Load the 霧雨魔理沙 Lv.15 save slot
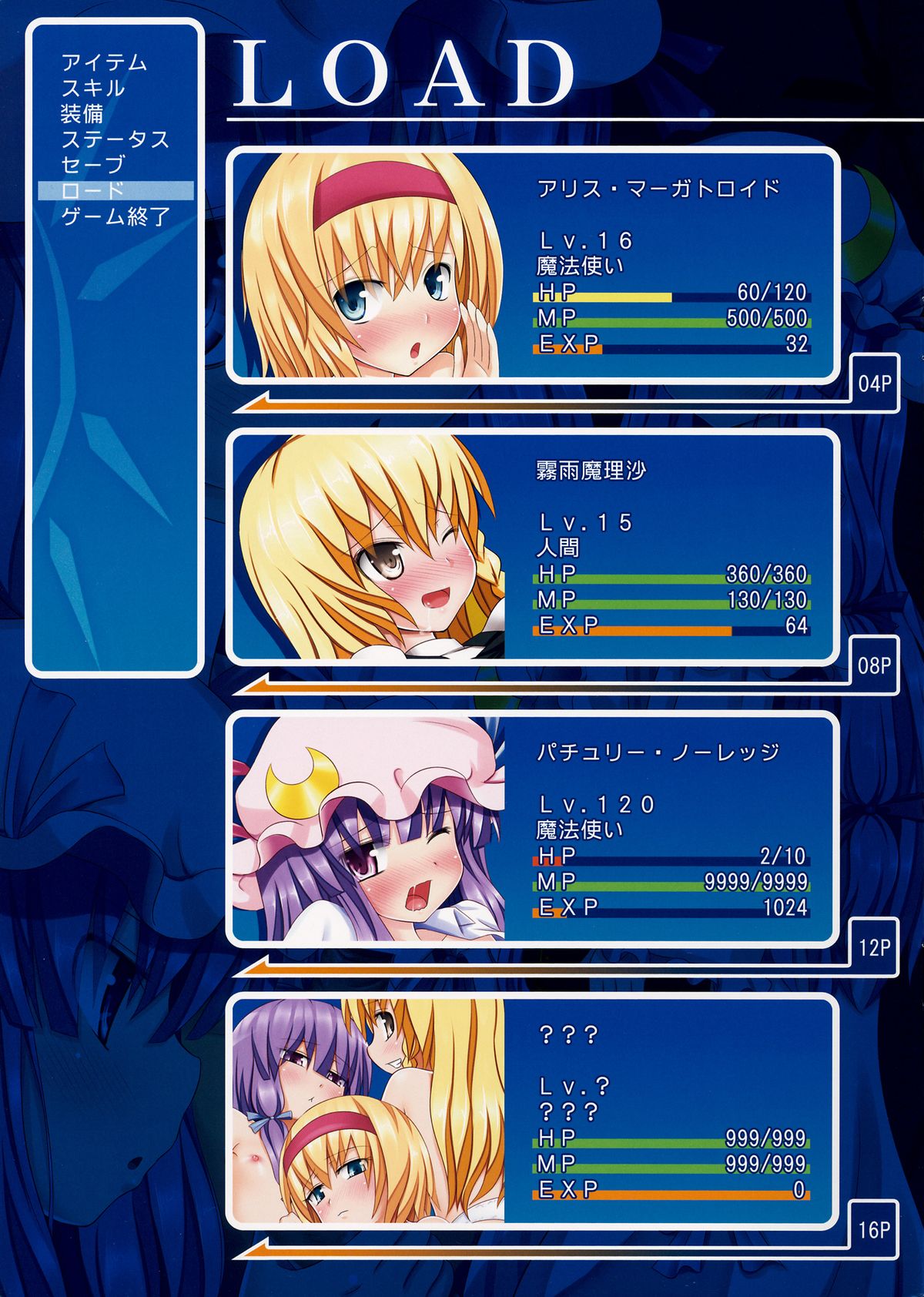This screenshot has height=1297, width=924. coord(531,547)
